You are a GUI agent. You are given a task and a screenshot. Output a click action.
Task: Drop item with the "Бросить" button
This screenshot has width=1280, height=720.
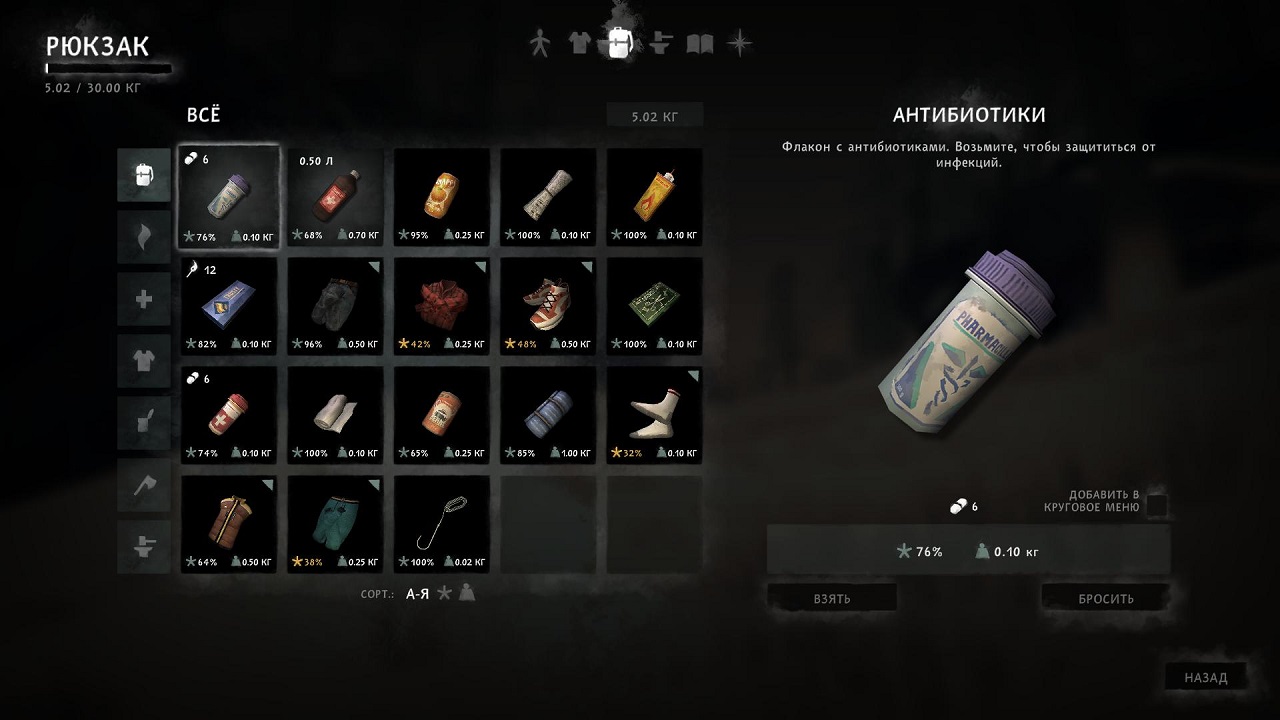tap(1105, 598)
